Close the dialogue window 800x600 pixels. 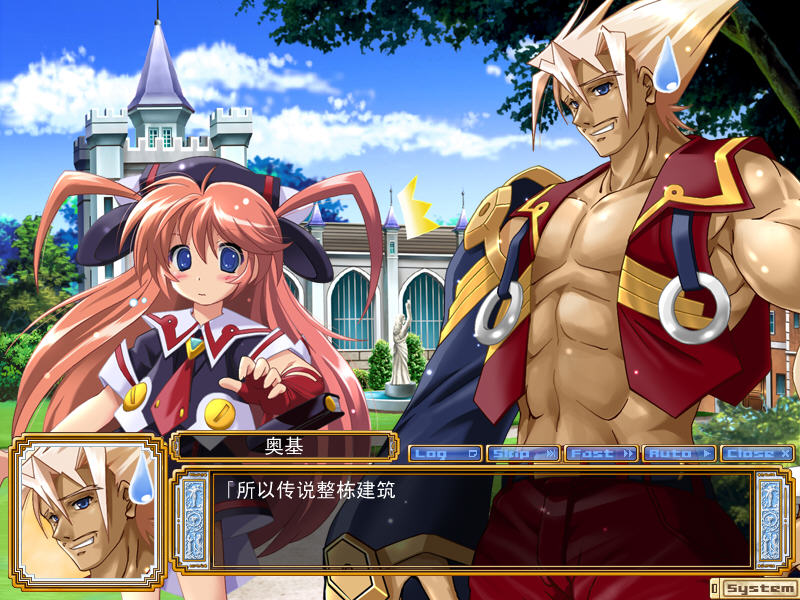coord(757,454)
